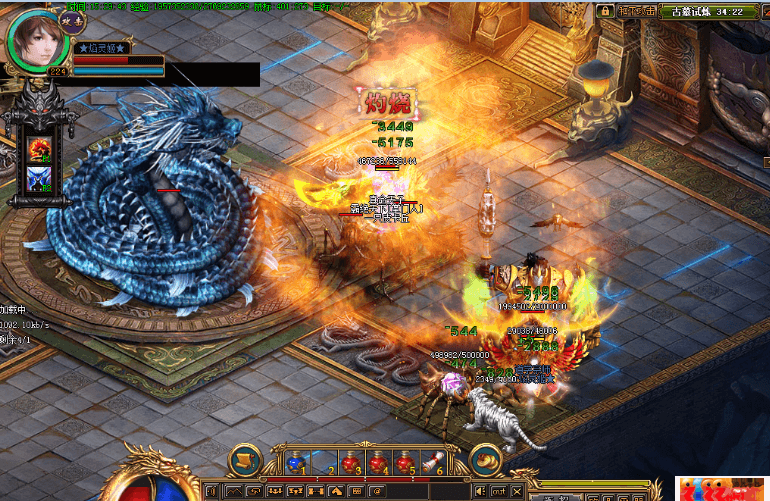Use the red potion in slot 3
Image resolution: width=770 pixels, height=501 pixels.
click(351, 462)
